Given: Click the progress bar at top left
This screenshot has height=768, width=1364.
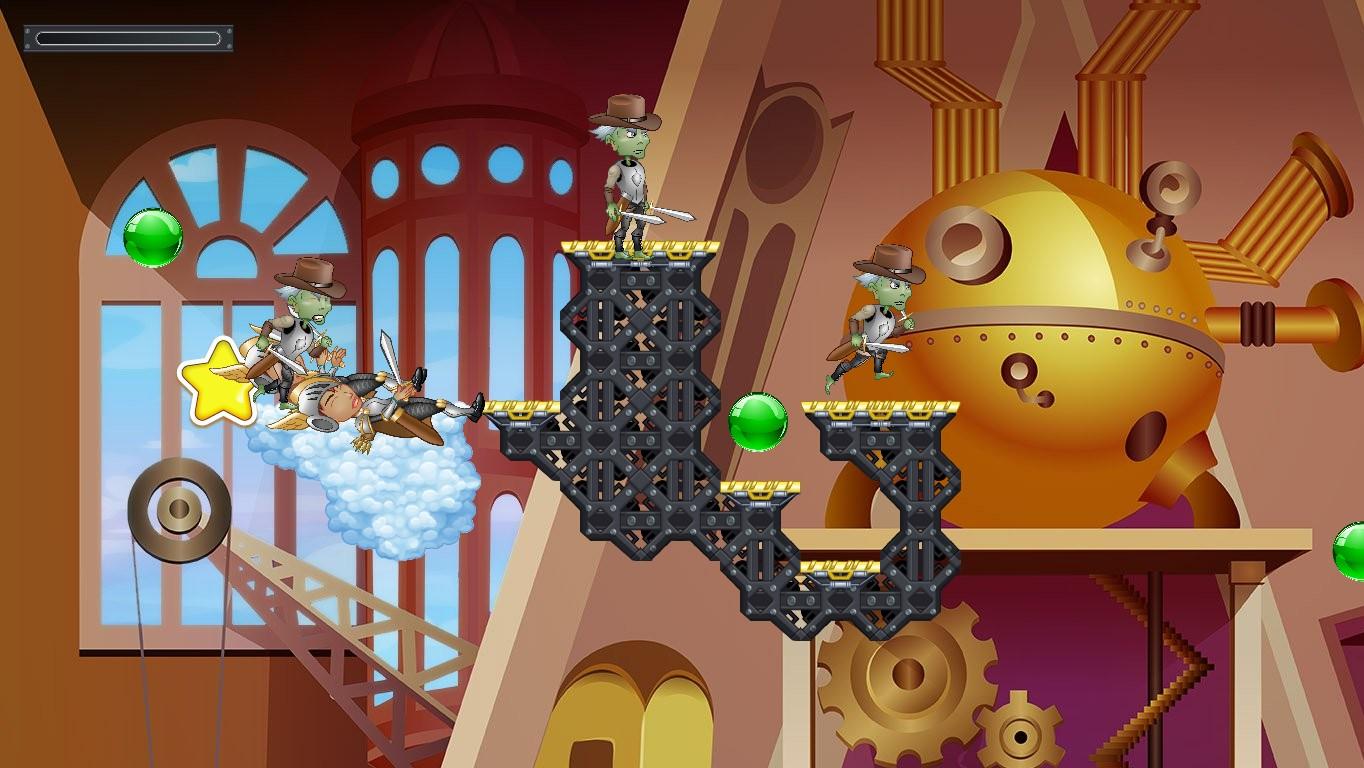Looking at the screenshot, I should click(128, 38).
